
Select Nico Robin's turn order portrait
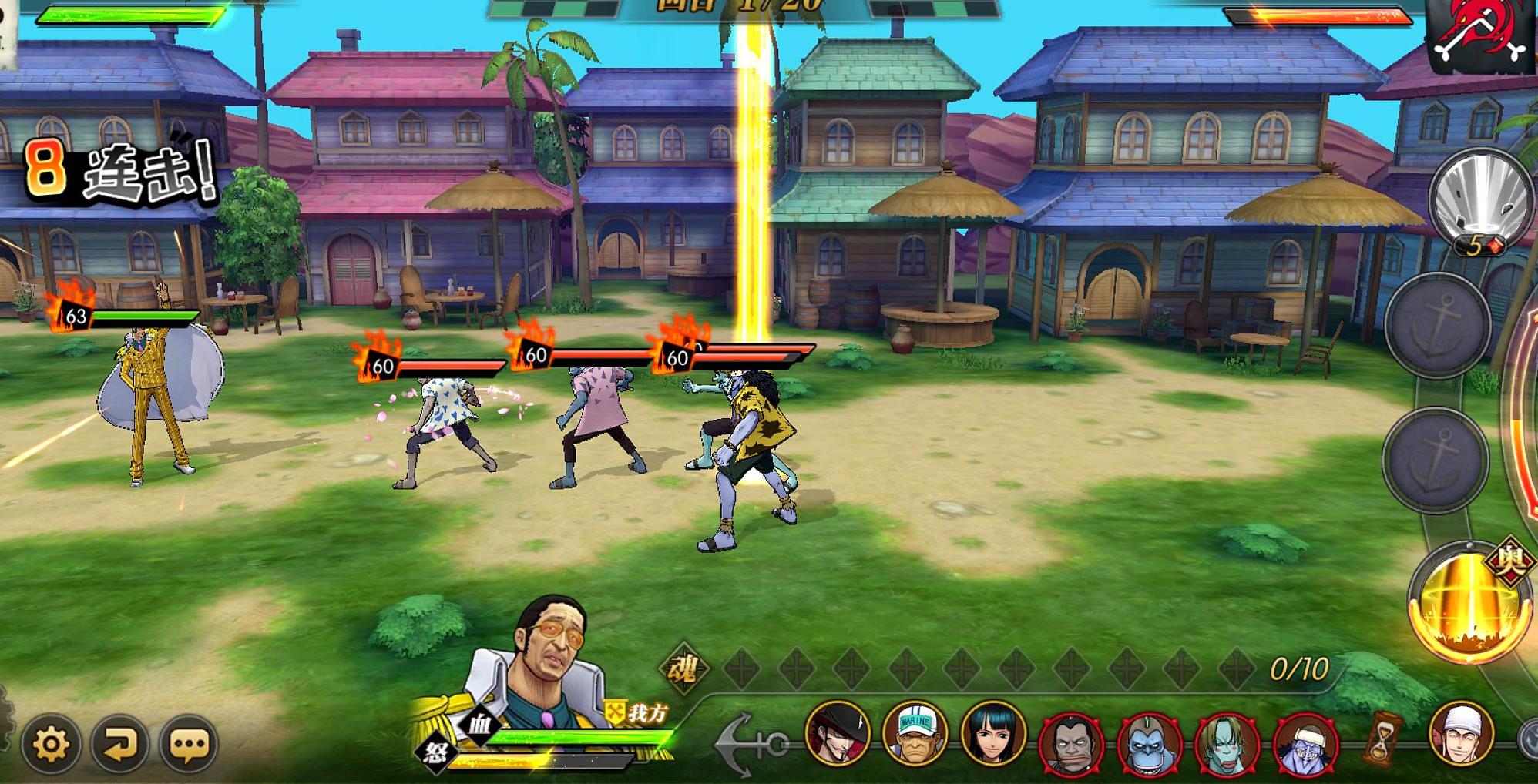(x=992, y=733)
